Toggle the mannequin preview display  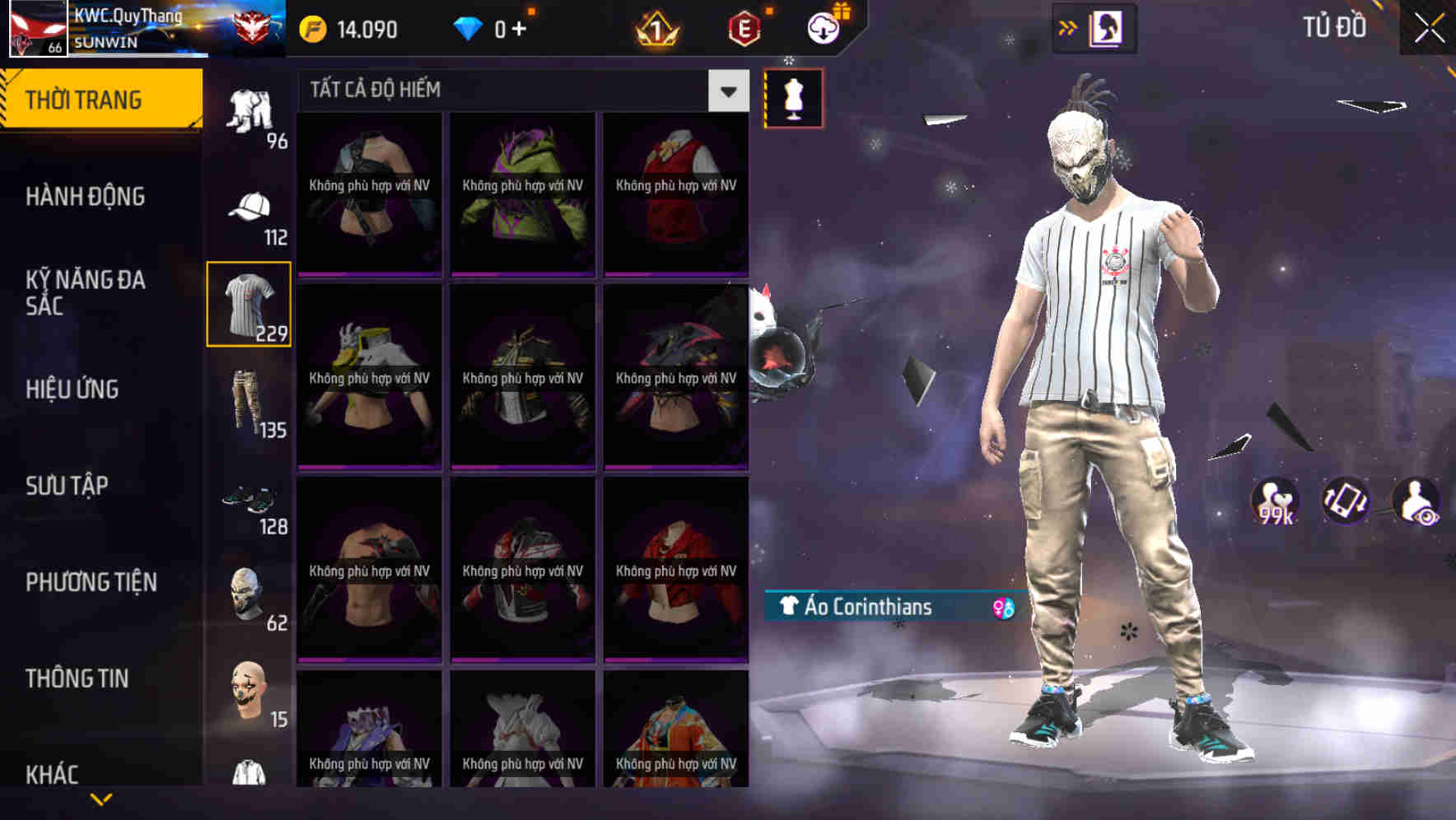pos(794,97)
